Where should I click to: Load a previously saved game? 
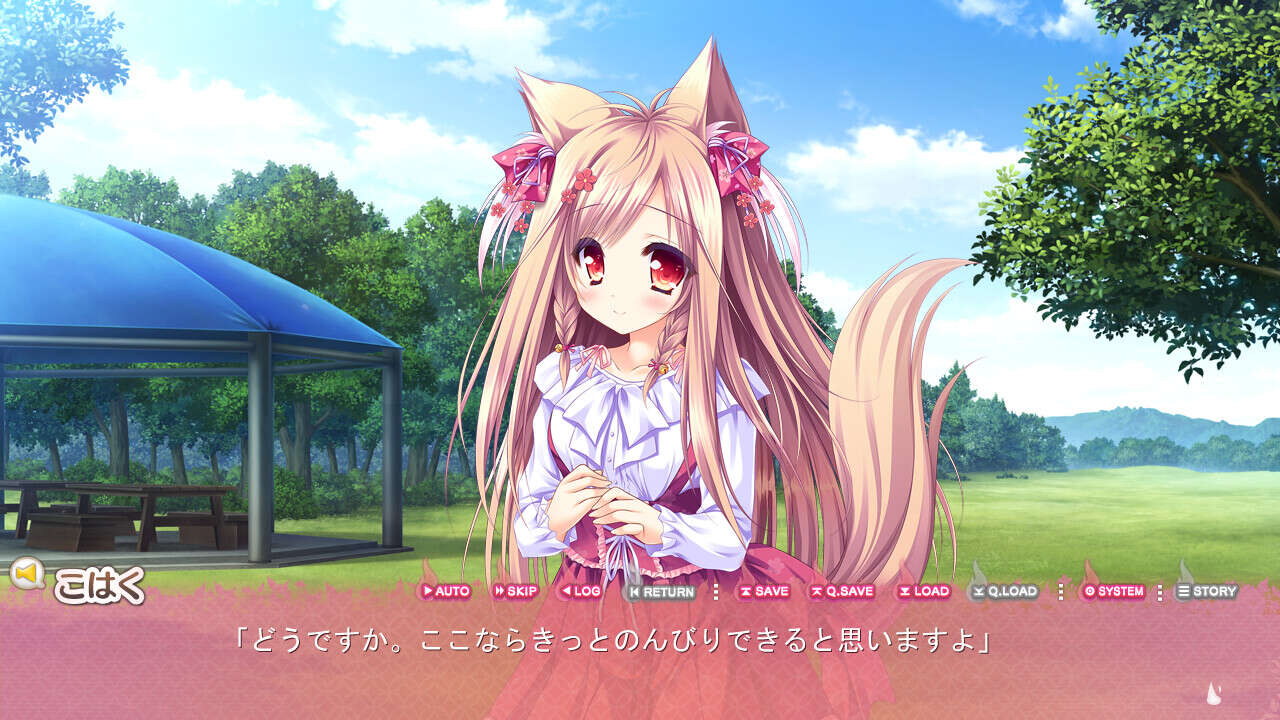pyautogui.click(x=923, y=592)
